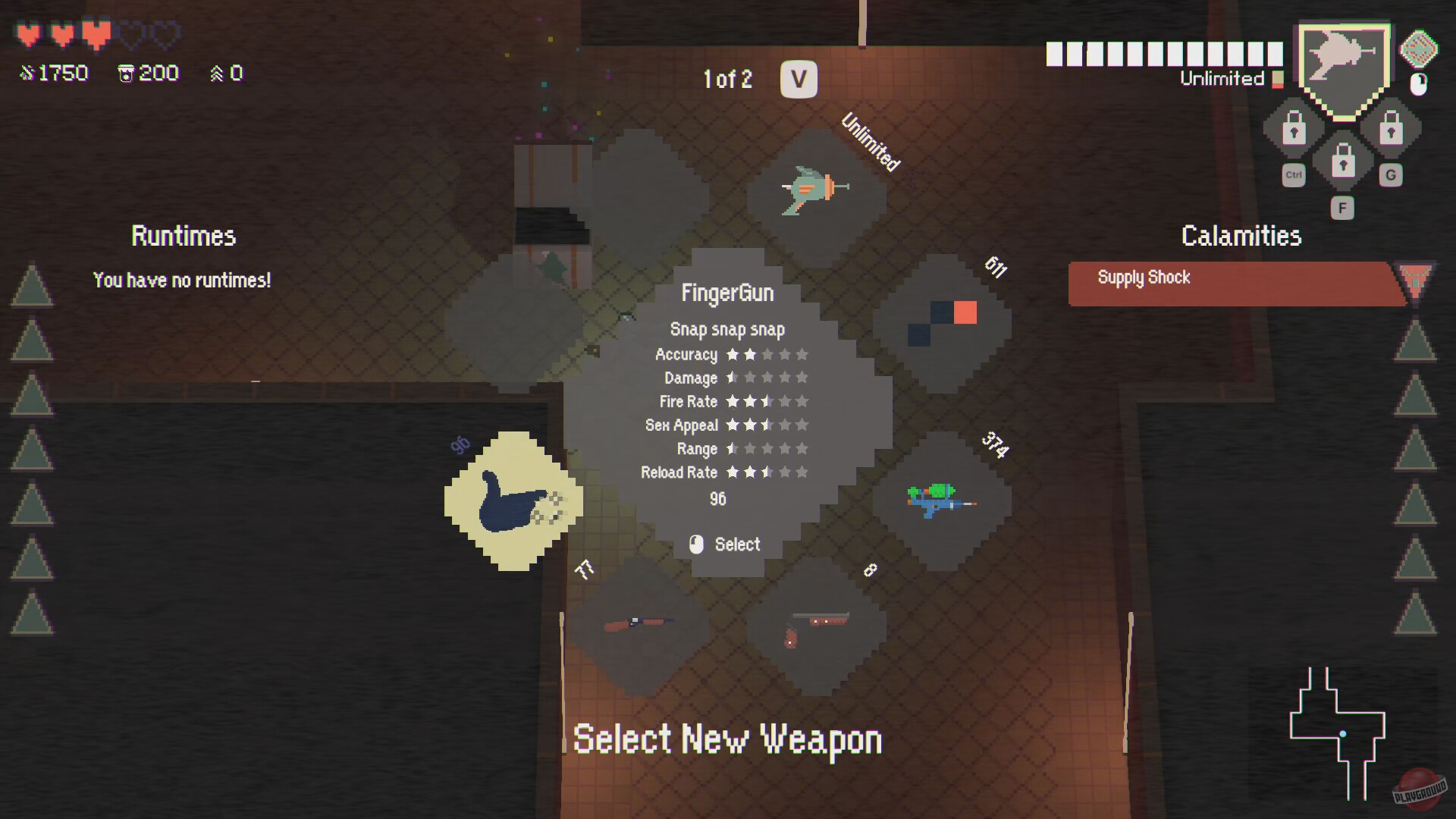Image resolution: width=1456 pixels, height=819 pixels.
Task: Open the Calamities panel header
Action: (1241, 236)
